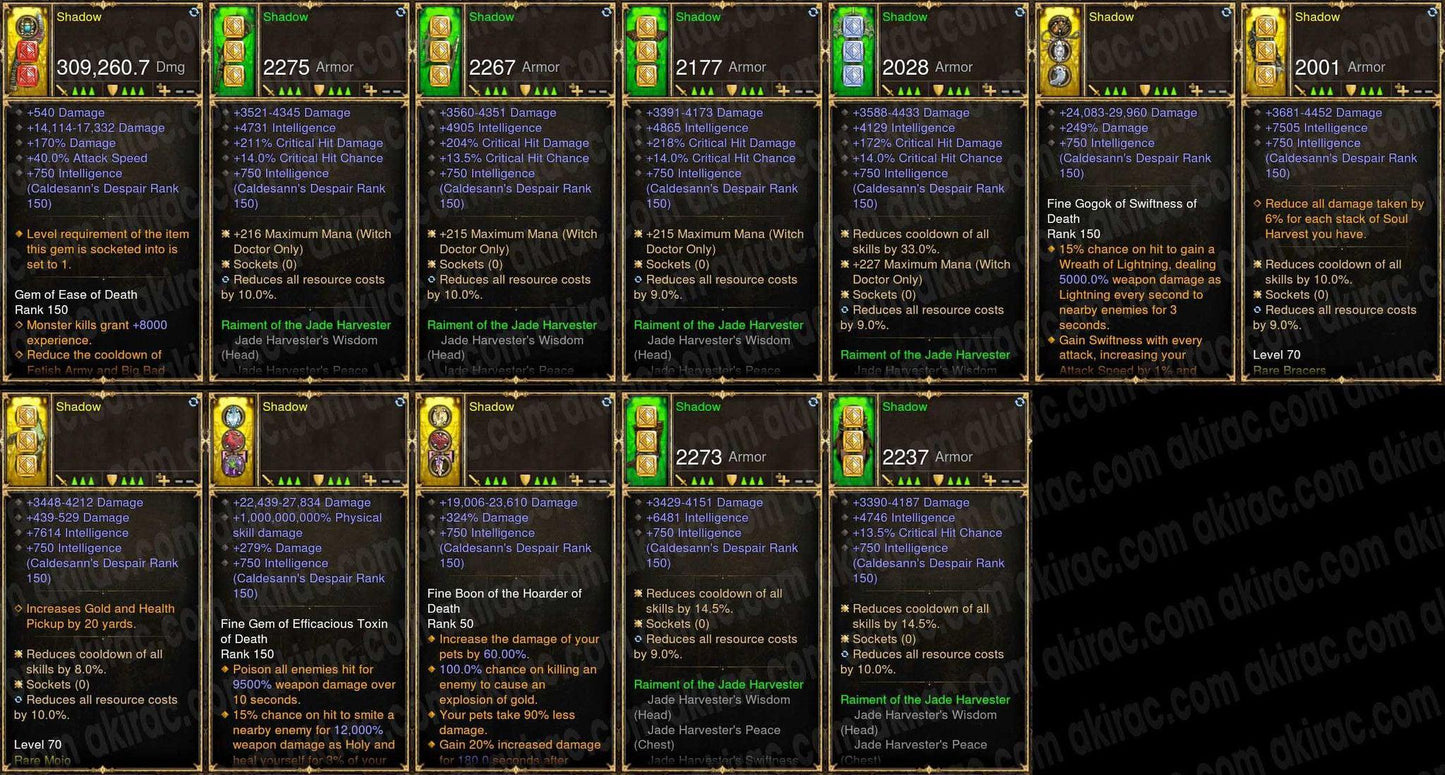Image resolution: width=1445 pixels, height=775 pixels.
Task: Select the Shadow tab on the 2275 Armor helm card
Action: pos(286,17)
